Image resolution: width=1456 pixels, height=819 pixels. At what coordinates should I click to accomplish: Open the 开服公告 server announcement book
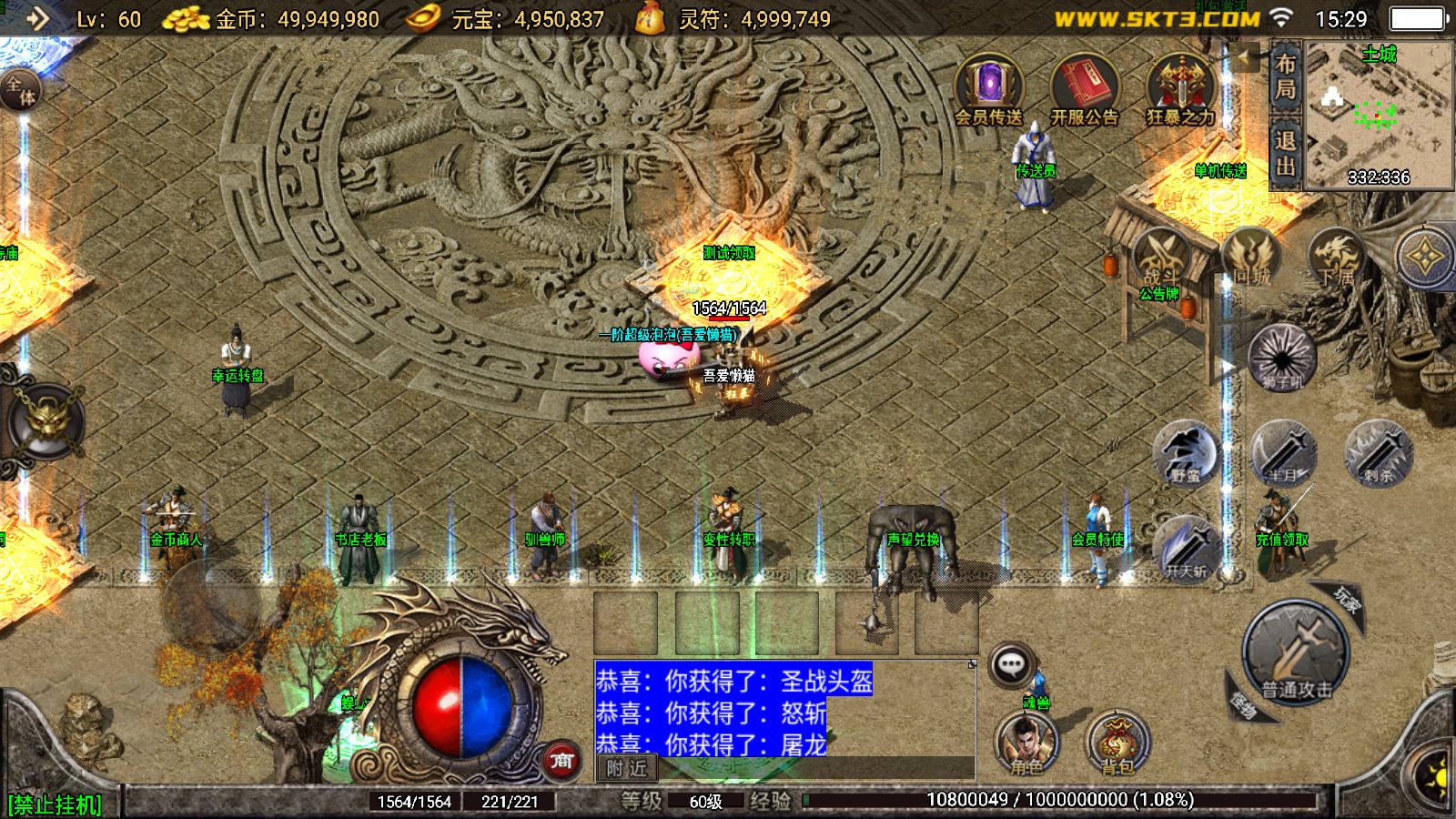1084,88
